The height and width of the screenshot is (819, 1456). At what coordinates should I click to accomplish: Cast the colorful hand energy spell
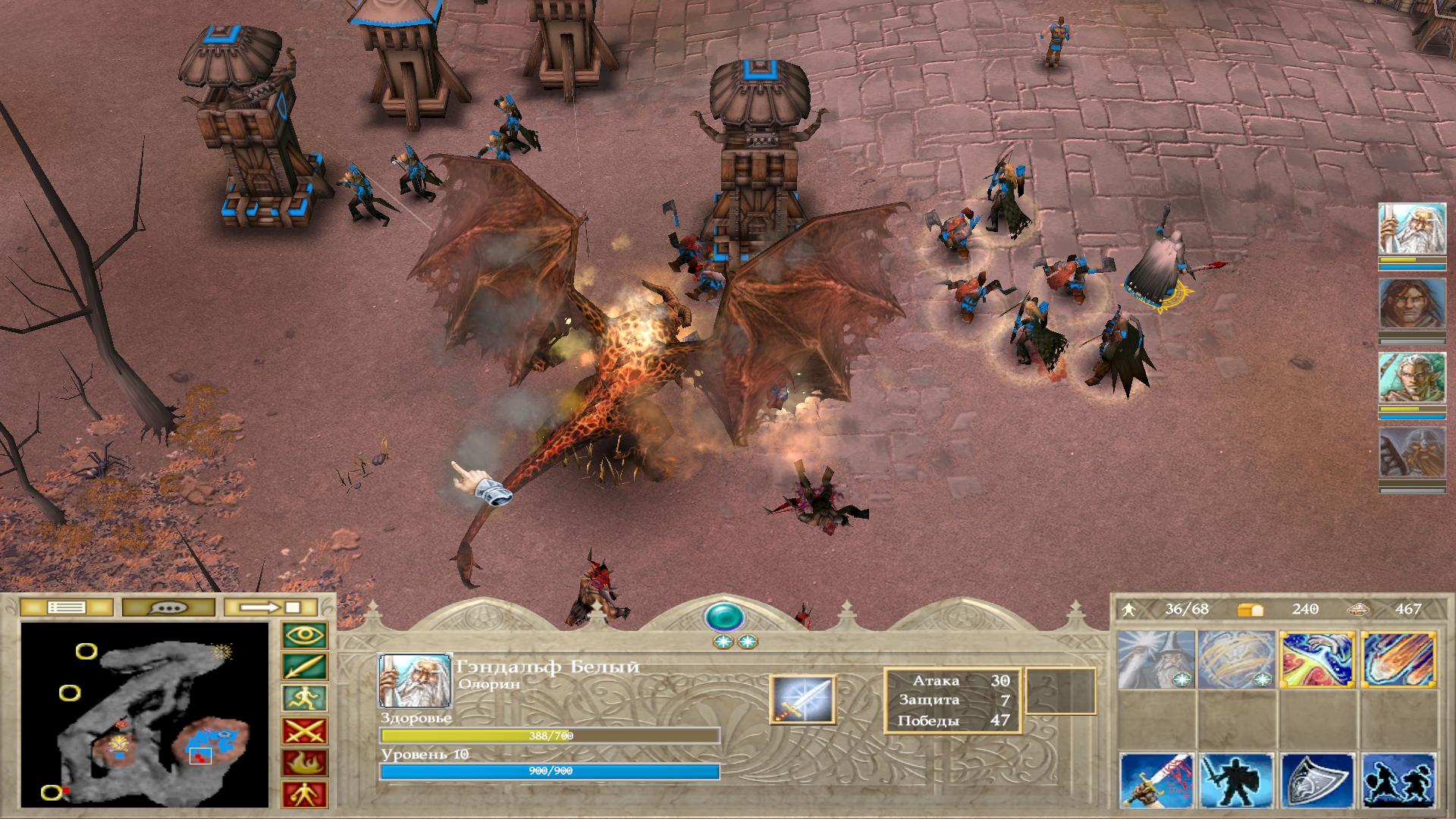point(1317,659)
